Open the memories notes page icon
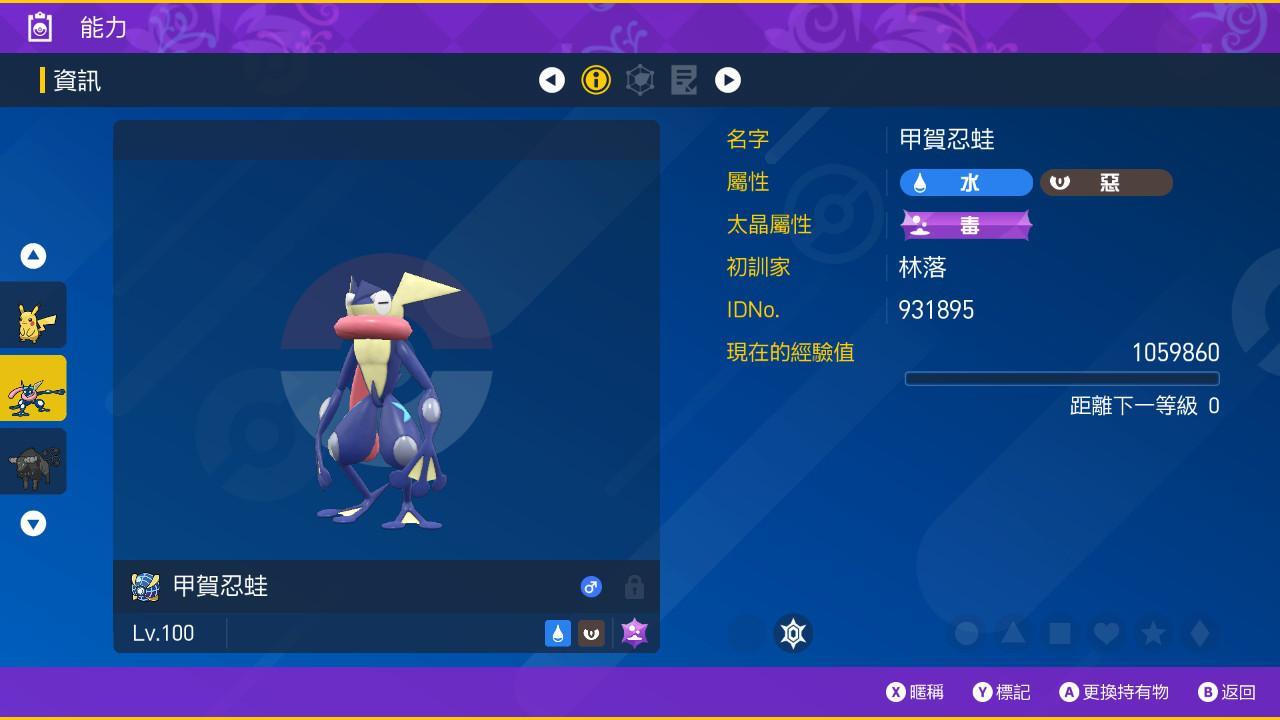The width and height of the screenshot is (1280, 720). [684, 80]
